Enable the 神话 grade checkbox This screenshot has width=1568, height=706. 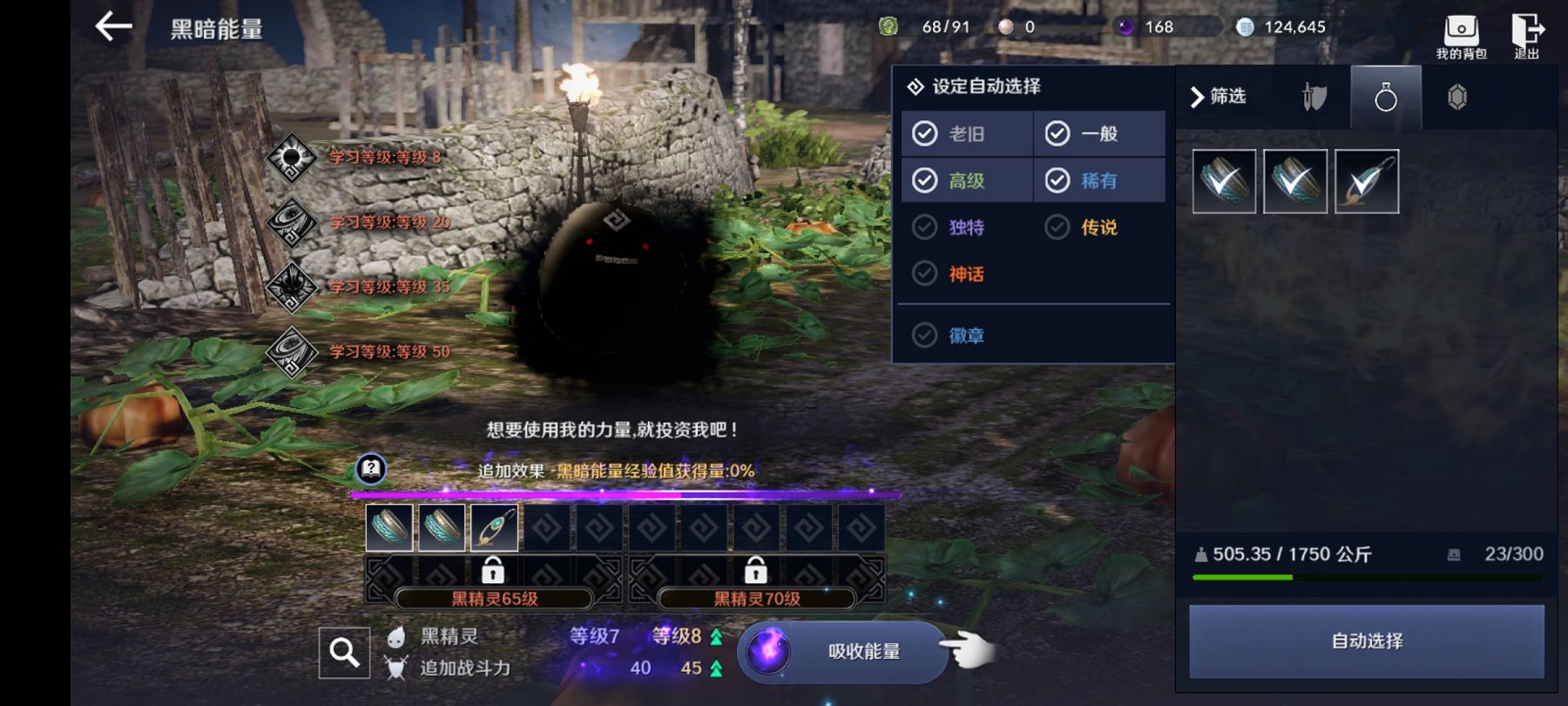pyautogui.click(x=925, y=275)
